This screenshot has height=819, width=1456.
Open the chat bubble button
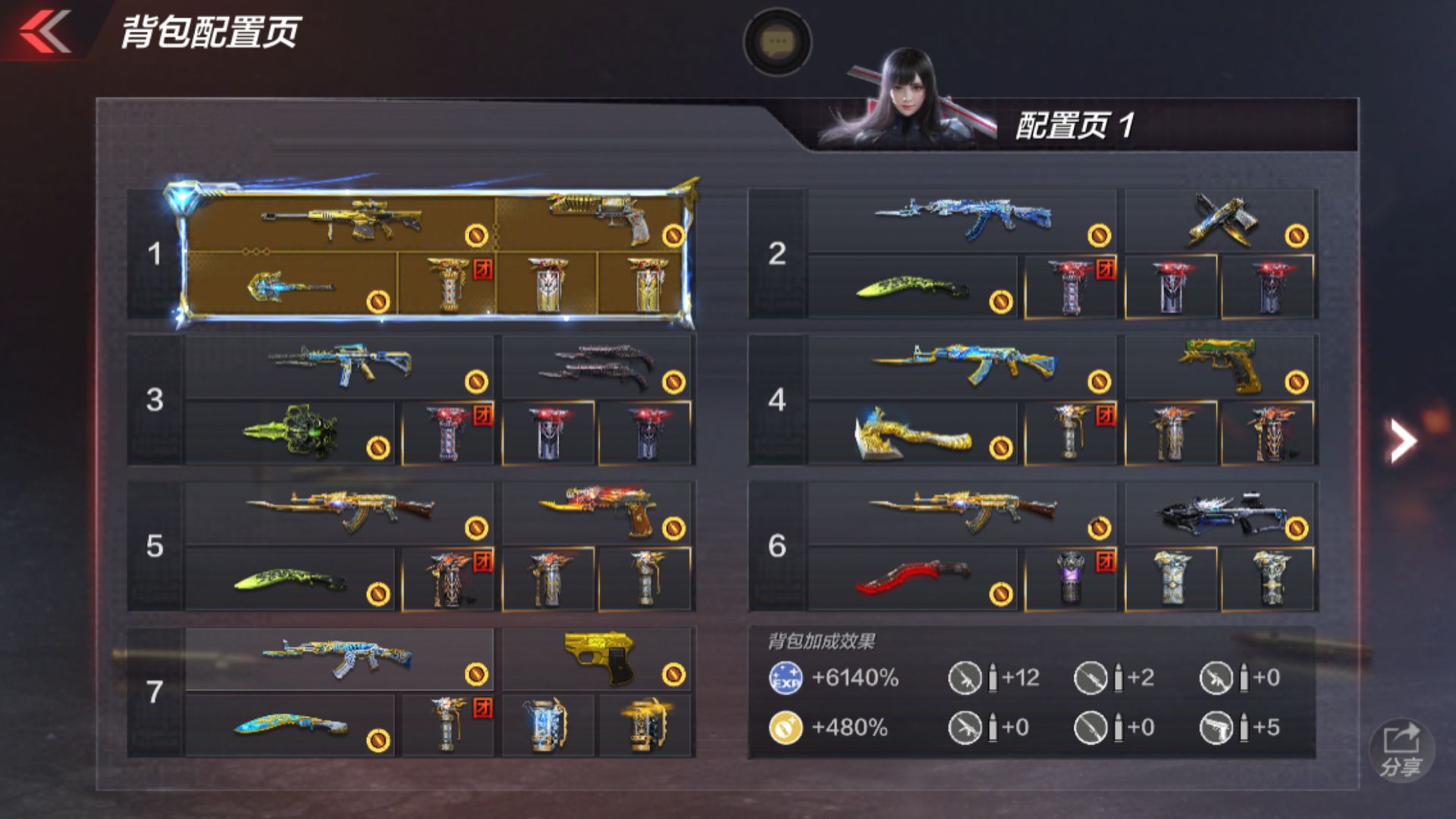pyautogui.click(x=777, y=42)
